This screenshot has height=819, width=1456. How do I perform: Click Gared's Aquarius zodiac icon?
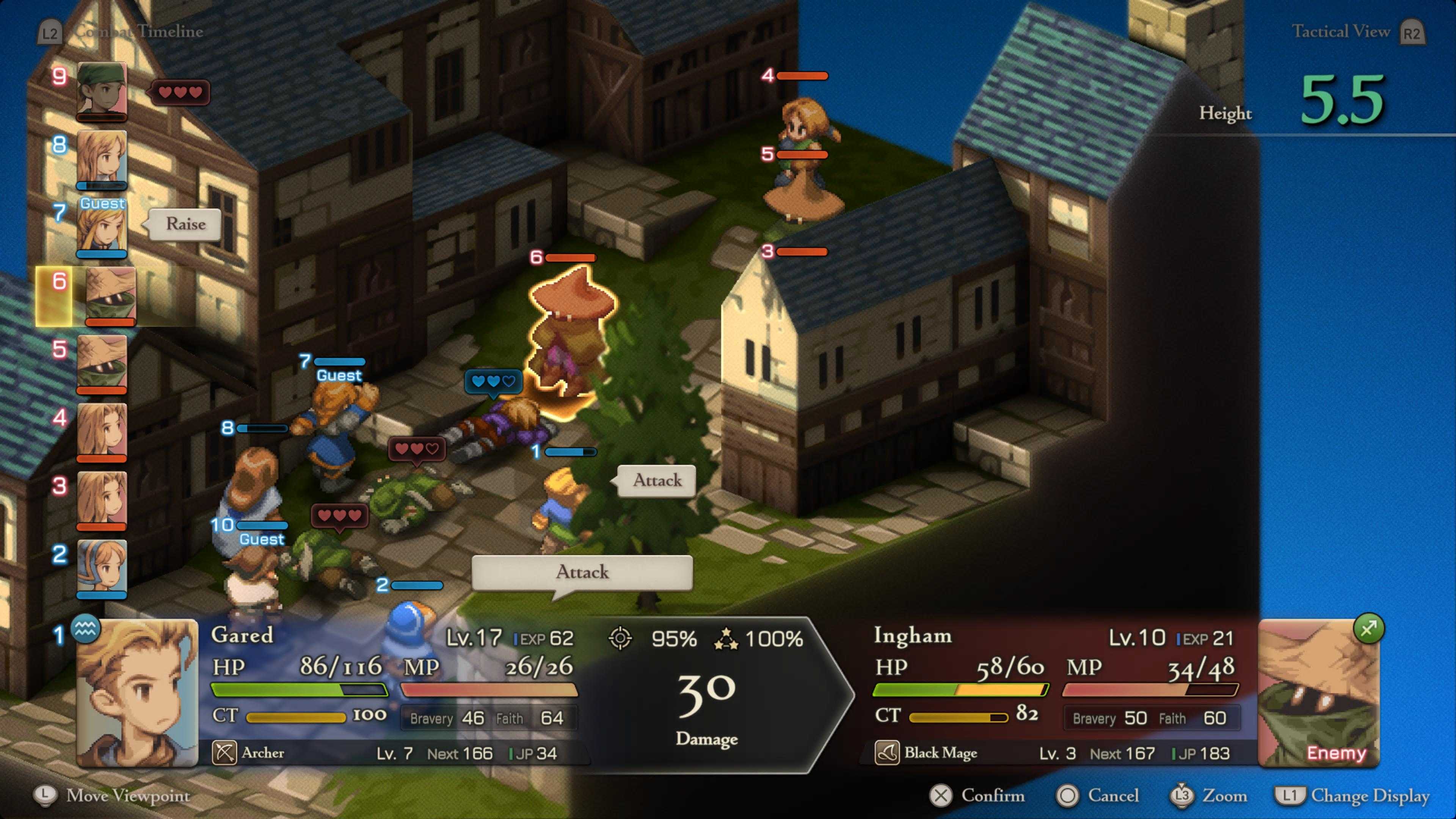pyautogui.click(x=85, y=629)
